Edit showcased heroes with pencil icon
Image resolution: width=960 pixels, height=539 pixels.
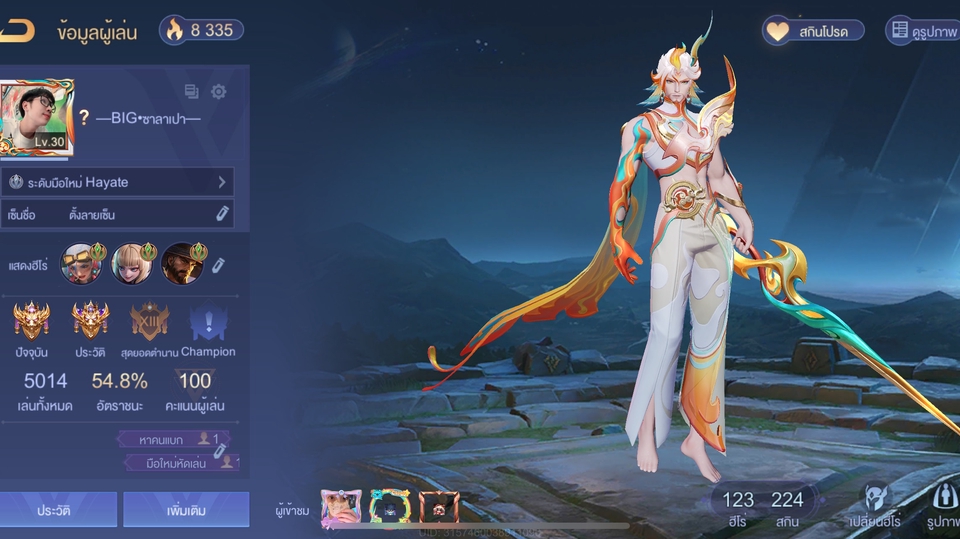pos(218,264)
